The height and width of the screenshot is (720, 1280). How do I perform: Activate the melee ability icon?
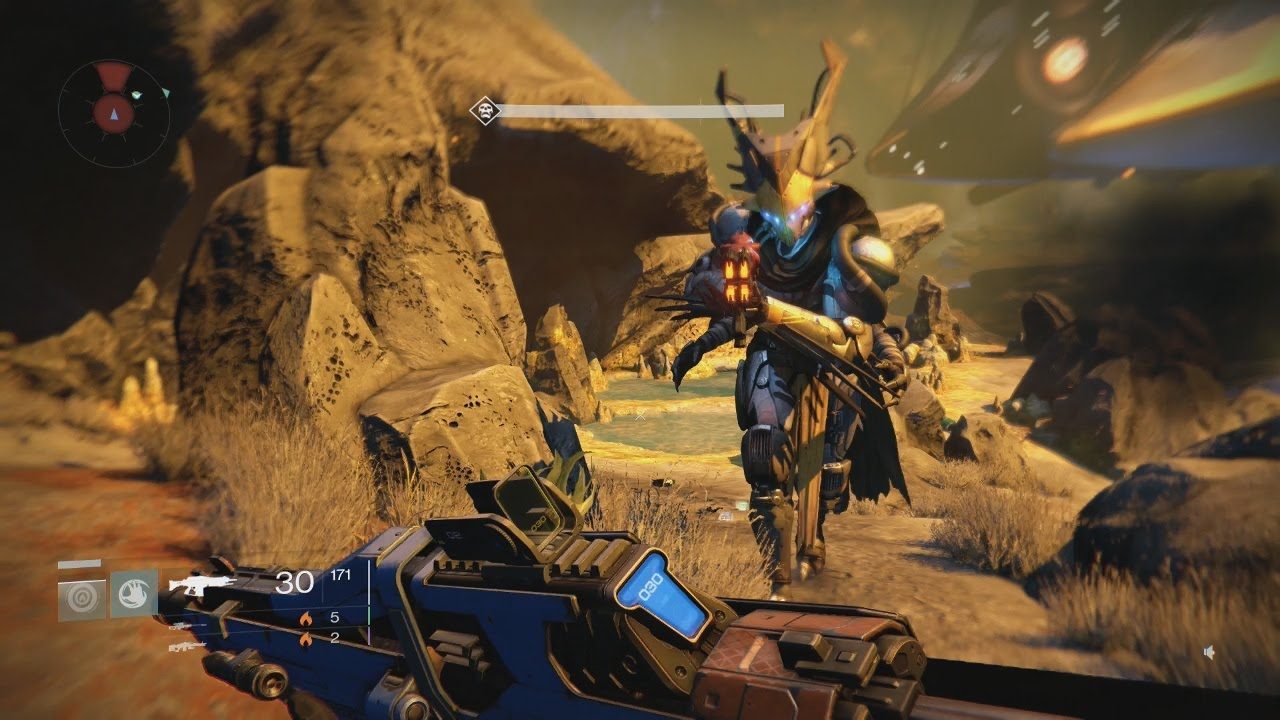tap(134, 593)
